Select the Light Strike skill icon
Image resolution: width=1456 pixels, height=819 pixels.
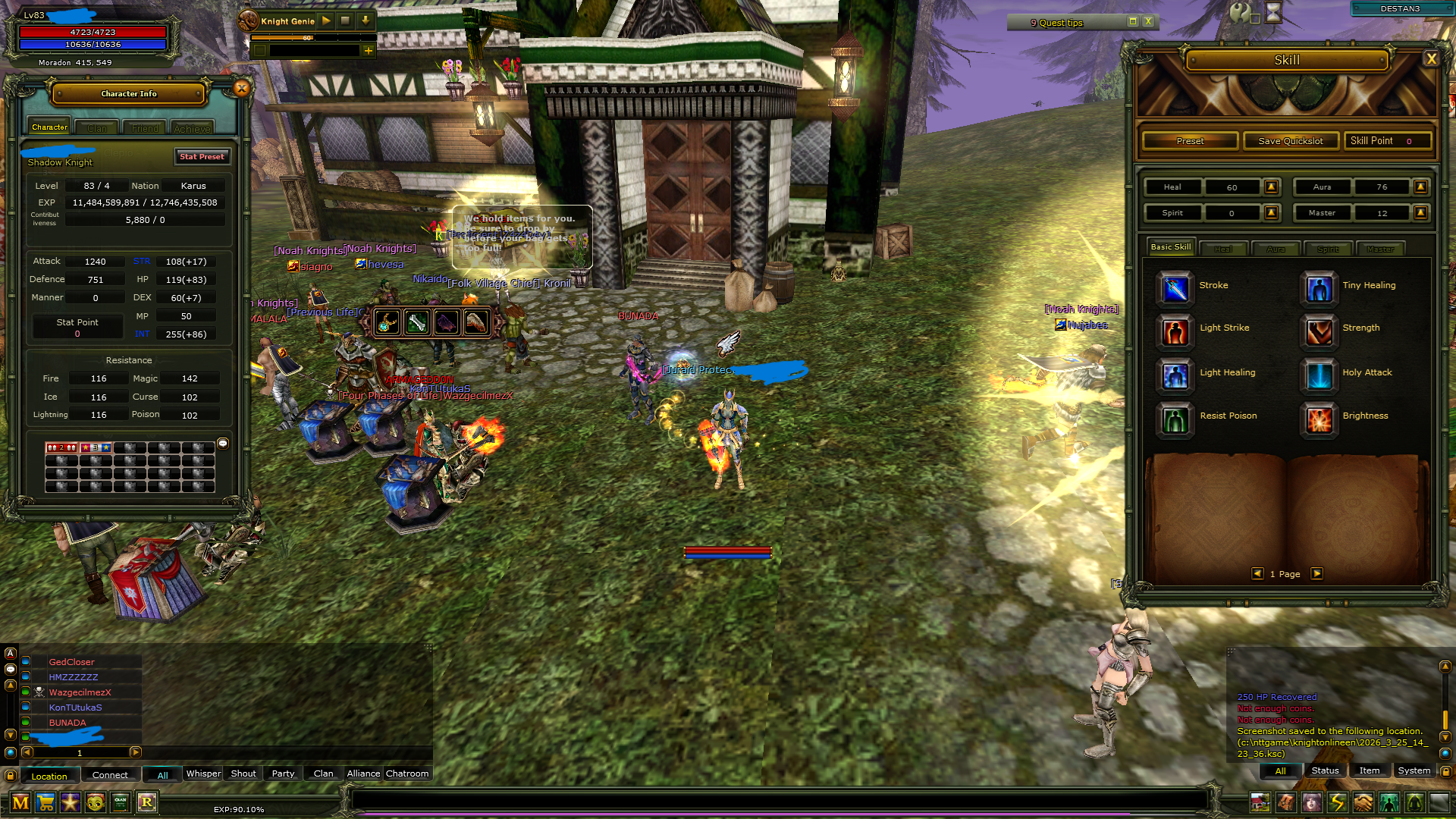click(x=1175, y=330)
